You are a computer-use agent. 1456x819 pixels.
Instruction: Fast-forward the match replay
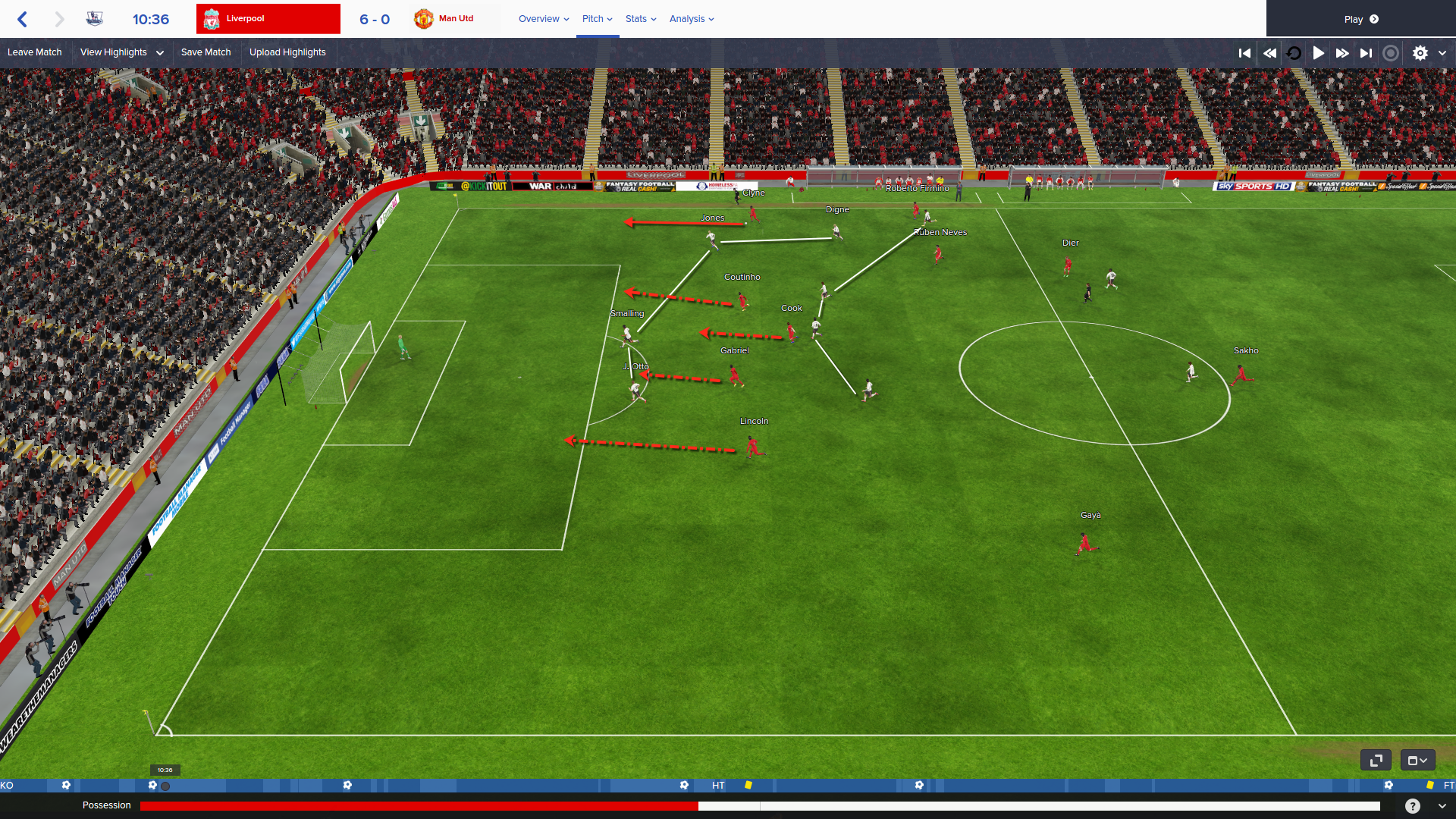[1342, 53]
